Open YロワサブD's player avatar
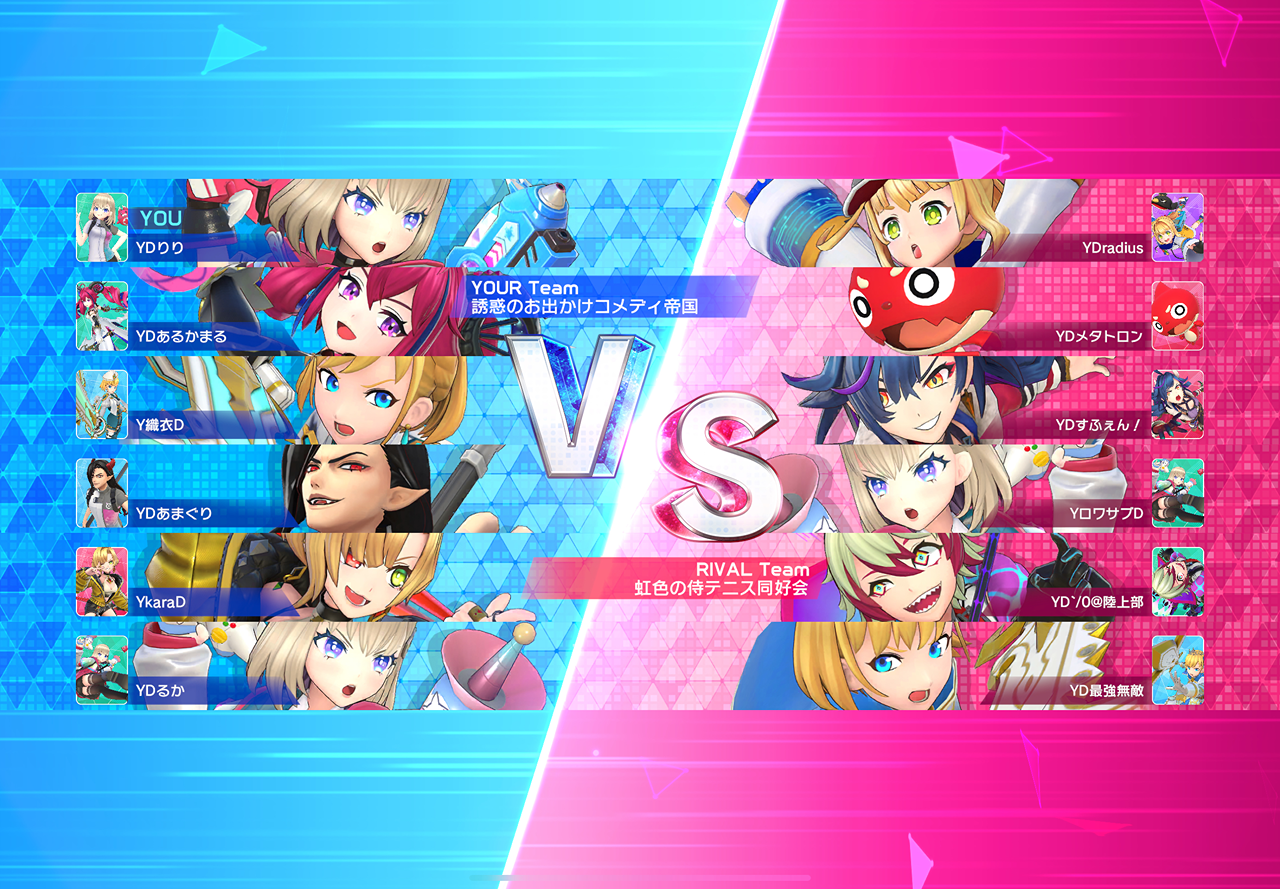Screen dimensions: 1280x889 point(1177,493)
